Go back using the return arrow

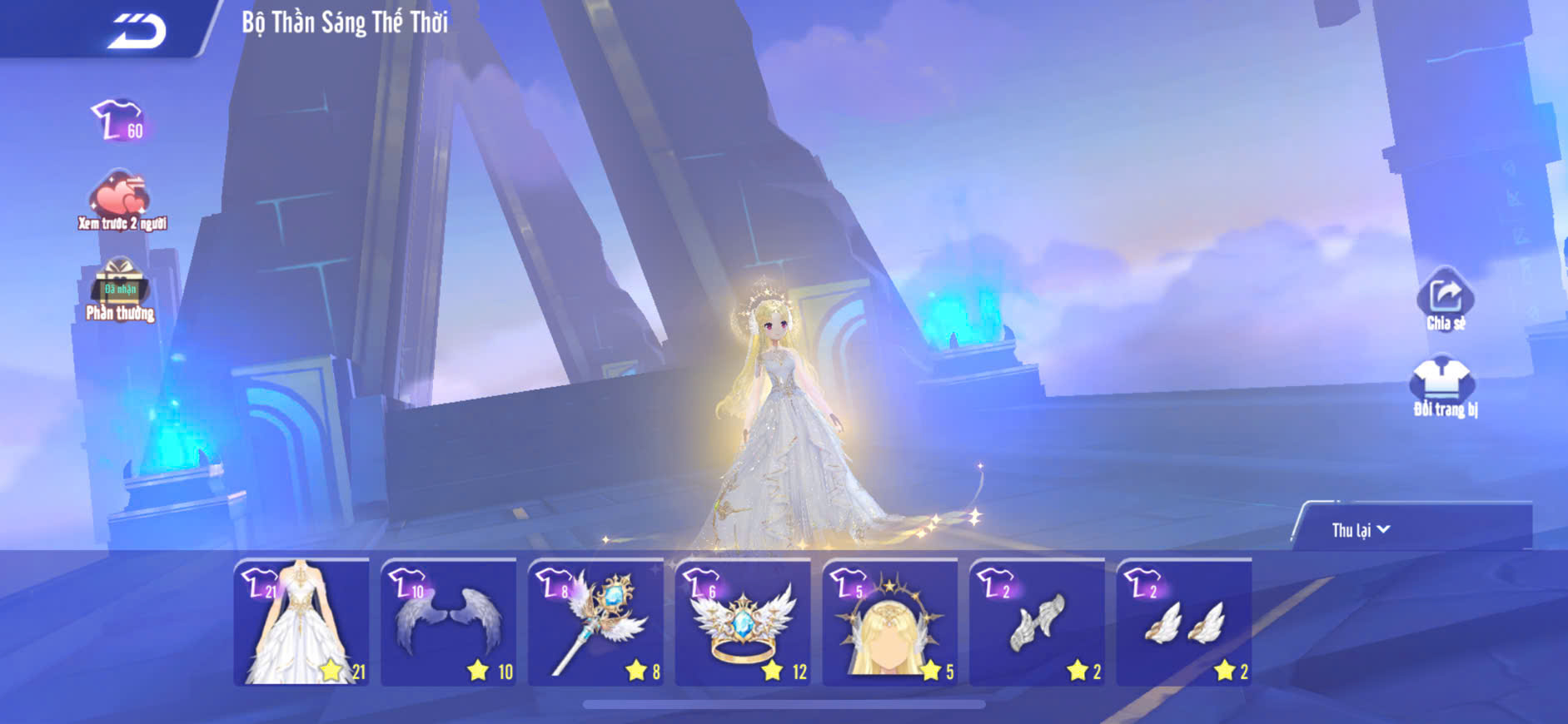[137, 32]
